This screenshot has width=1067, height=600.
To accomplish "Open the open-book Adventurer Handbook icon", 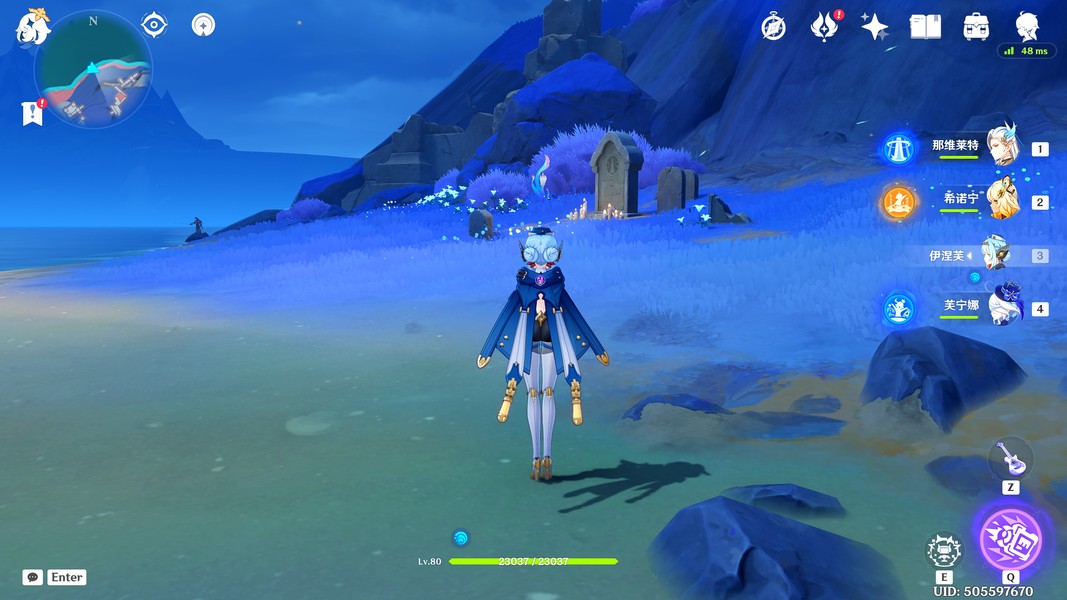I will (x=925, y=27).
